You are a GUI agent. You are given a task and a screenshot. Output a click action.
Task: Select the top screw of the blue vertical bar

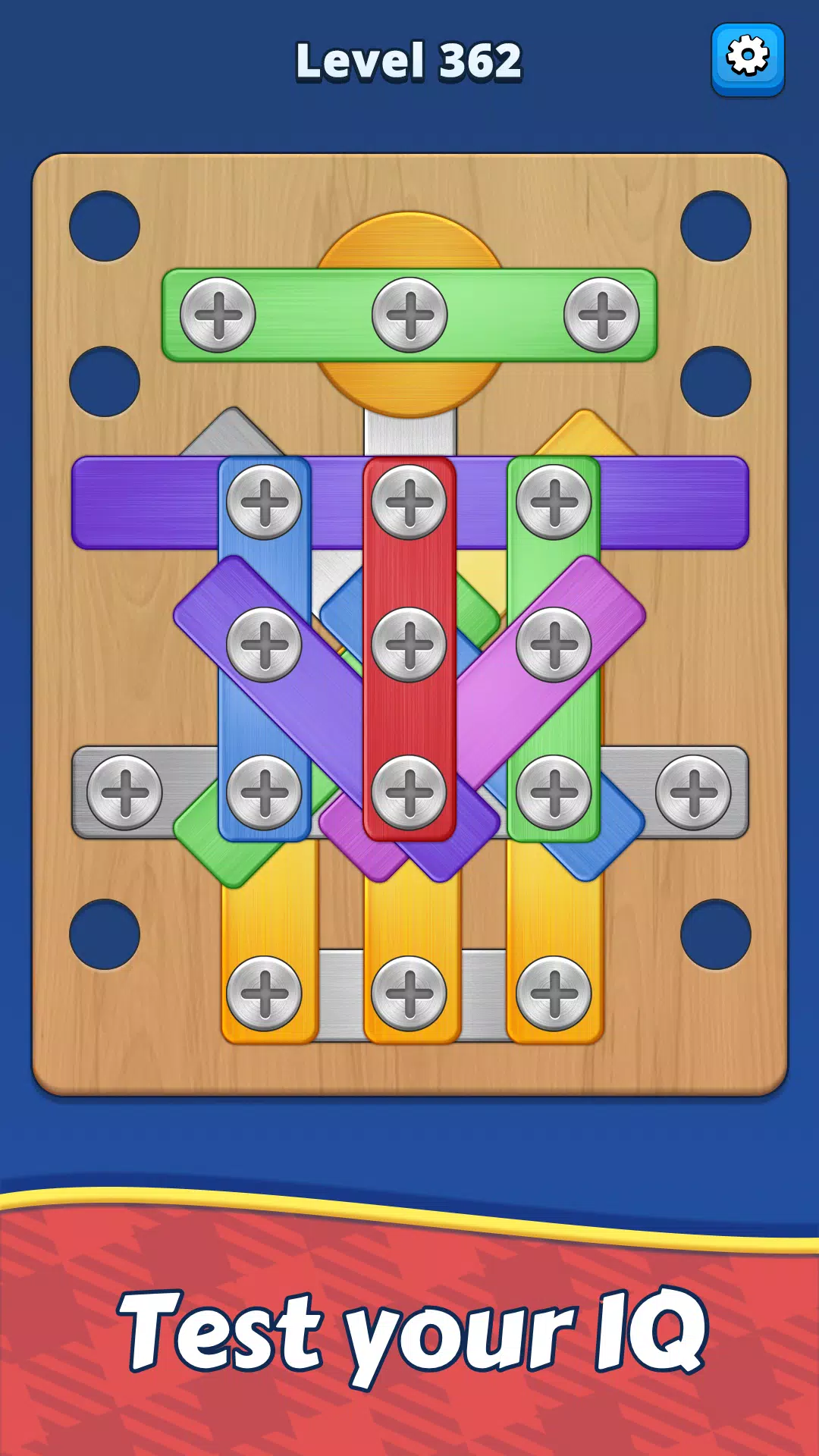(x=265, y=502)
